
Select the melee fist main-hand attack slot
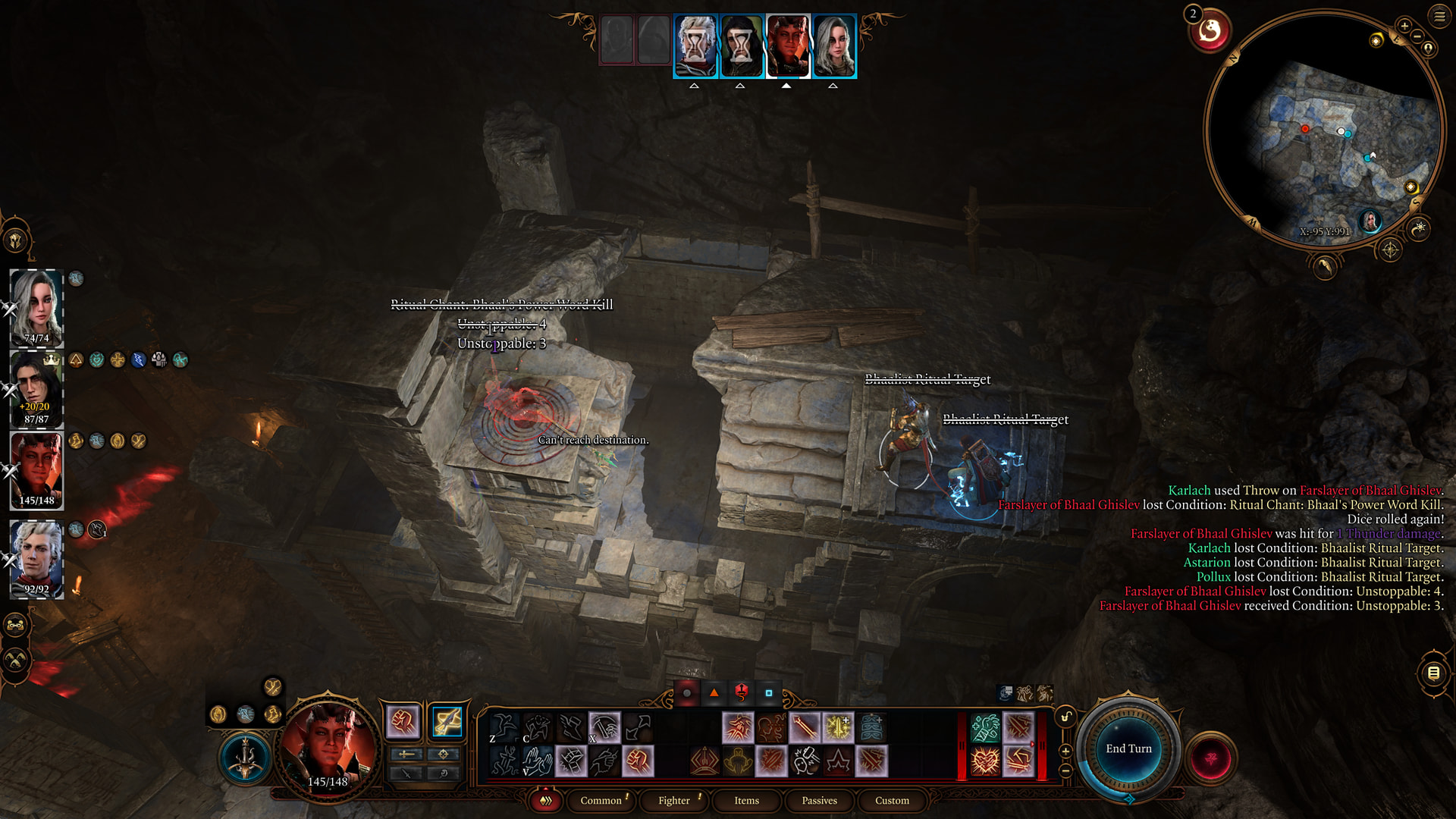coord(403,721)
